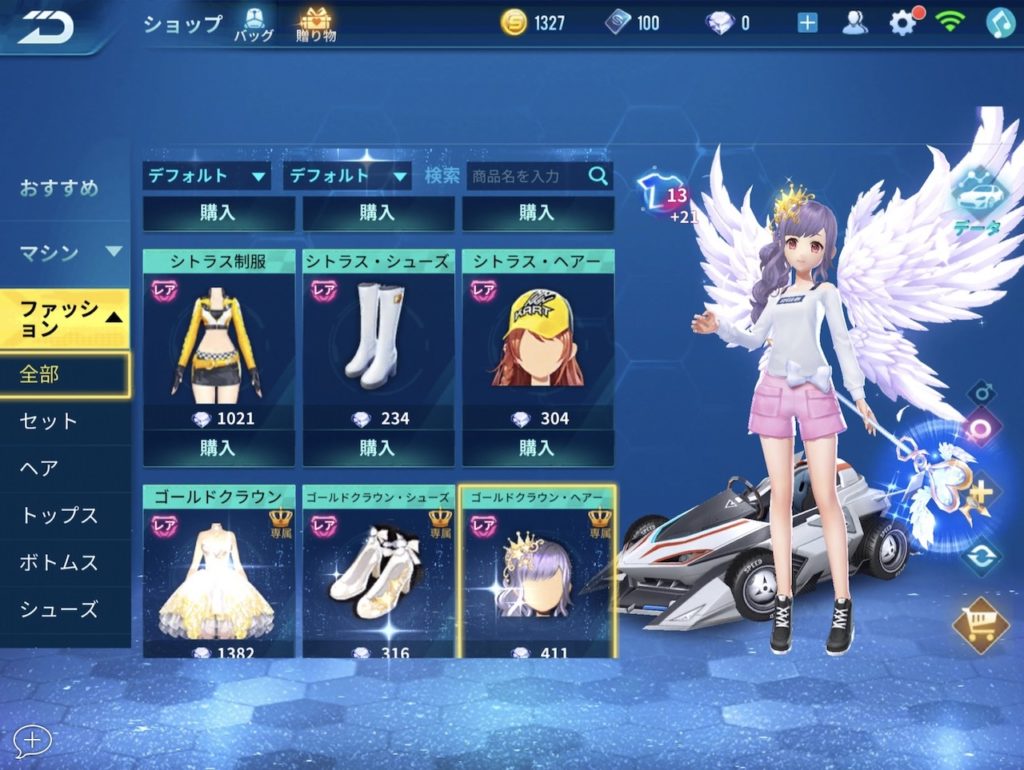Choose the シューズ subcategory

[x=59, y=609]
